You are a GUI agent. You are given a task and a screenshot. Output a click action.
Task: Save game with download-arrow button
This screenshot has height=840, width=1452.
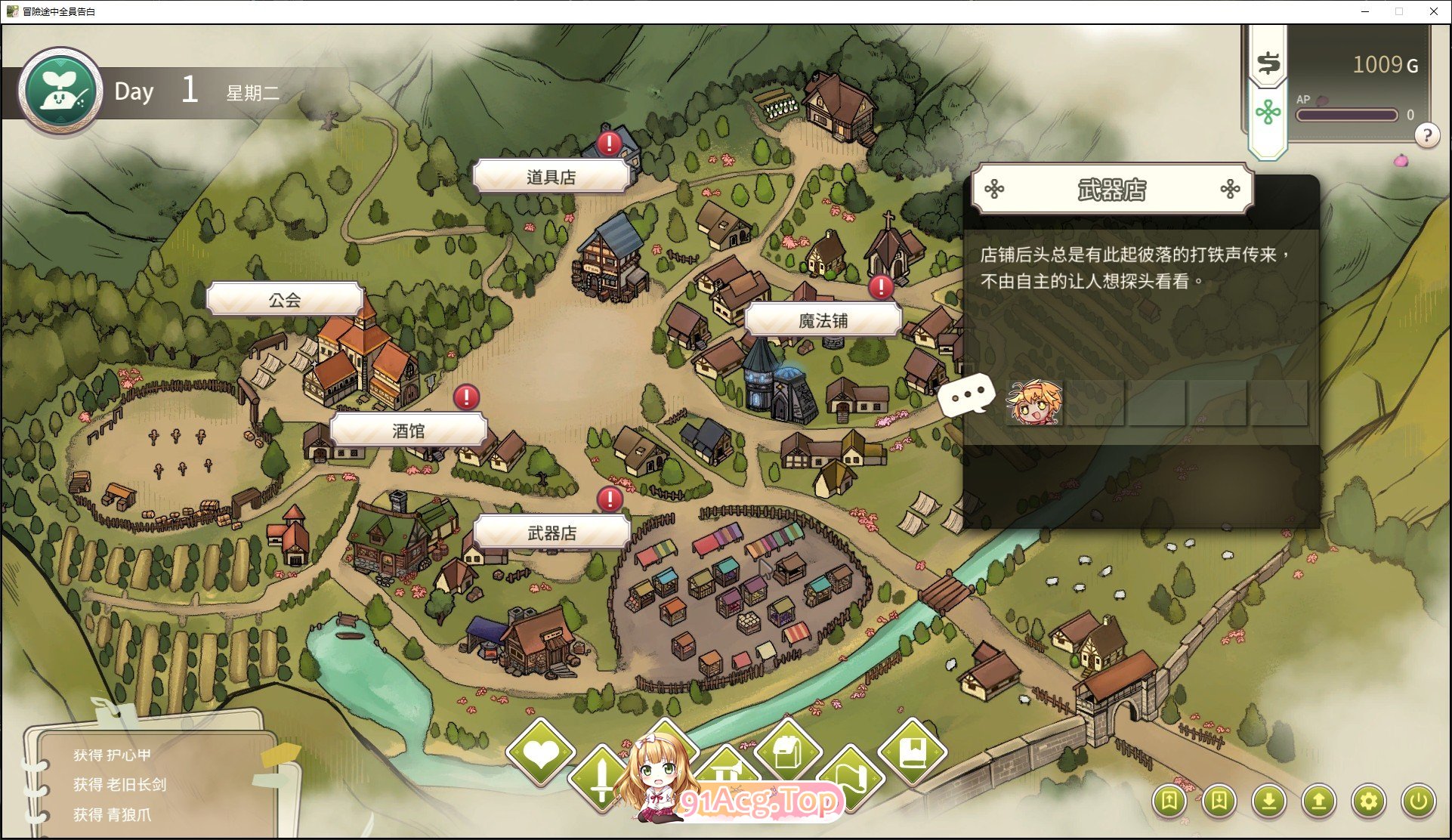click(1268, 801)
